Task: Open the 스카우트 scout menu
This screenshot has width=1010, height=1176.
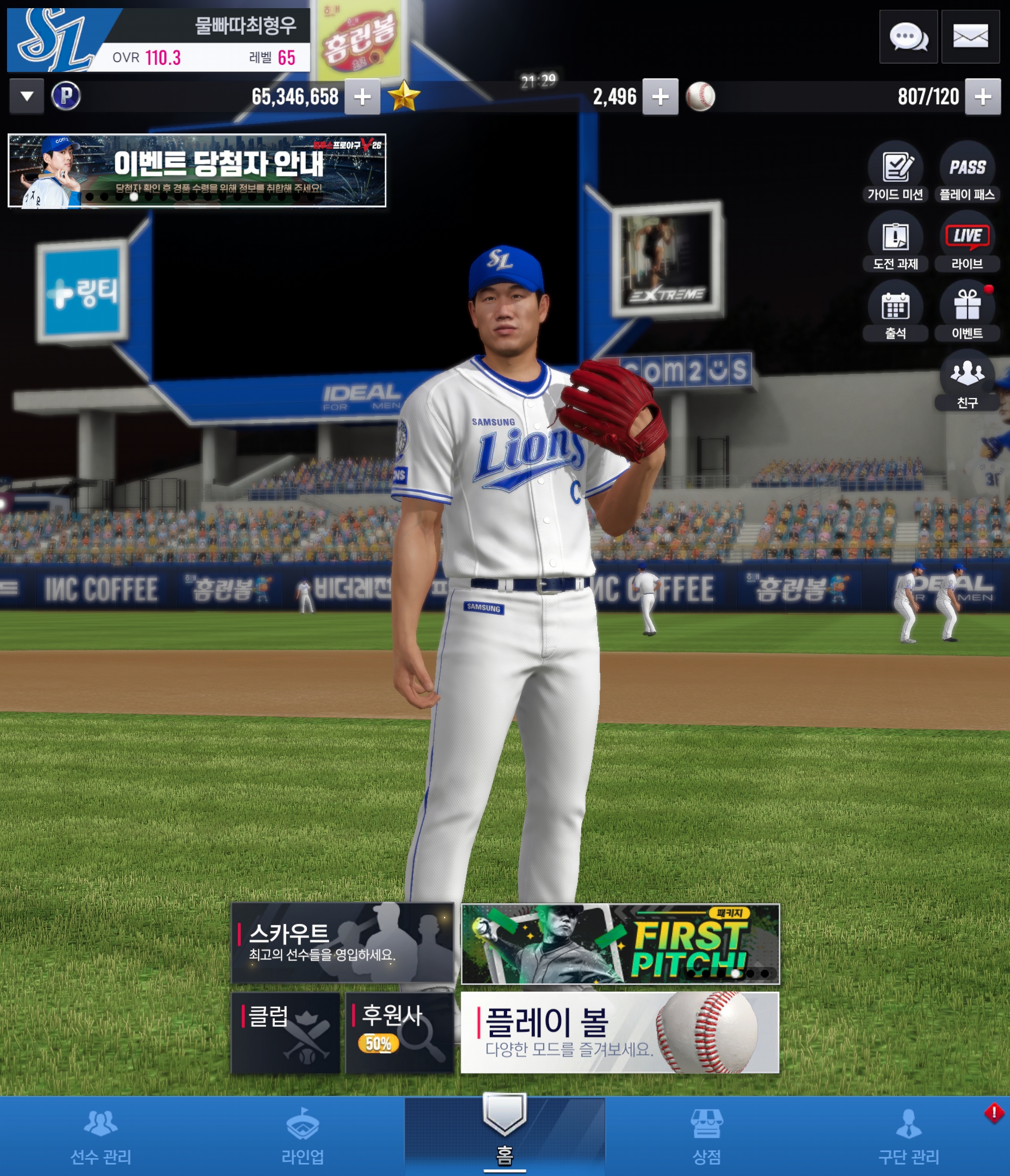Action: tap(342, 943)
